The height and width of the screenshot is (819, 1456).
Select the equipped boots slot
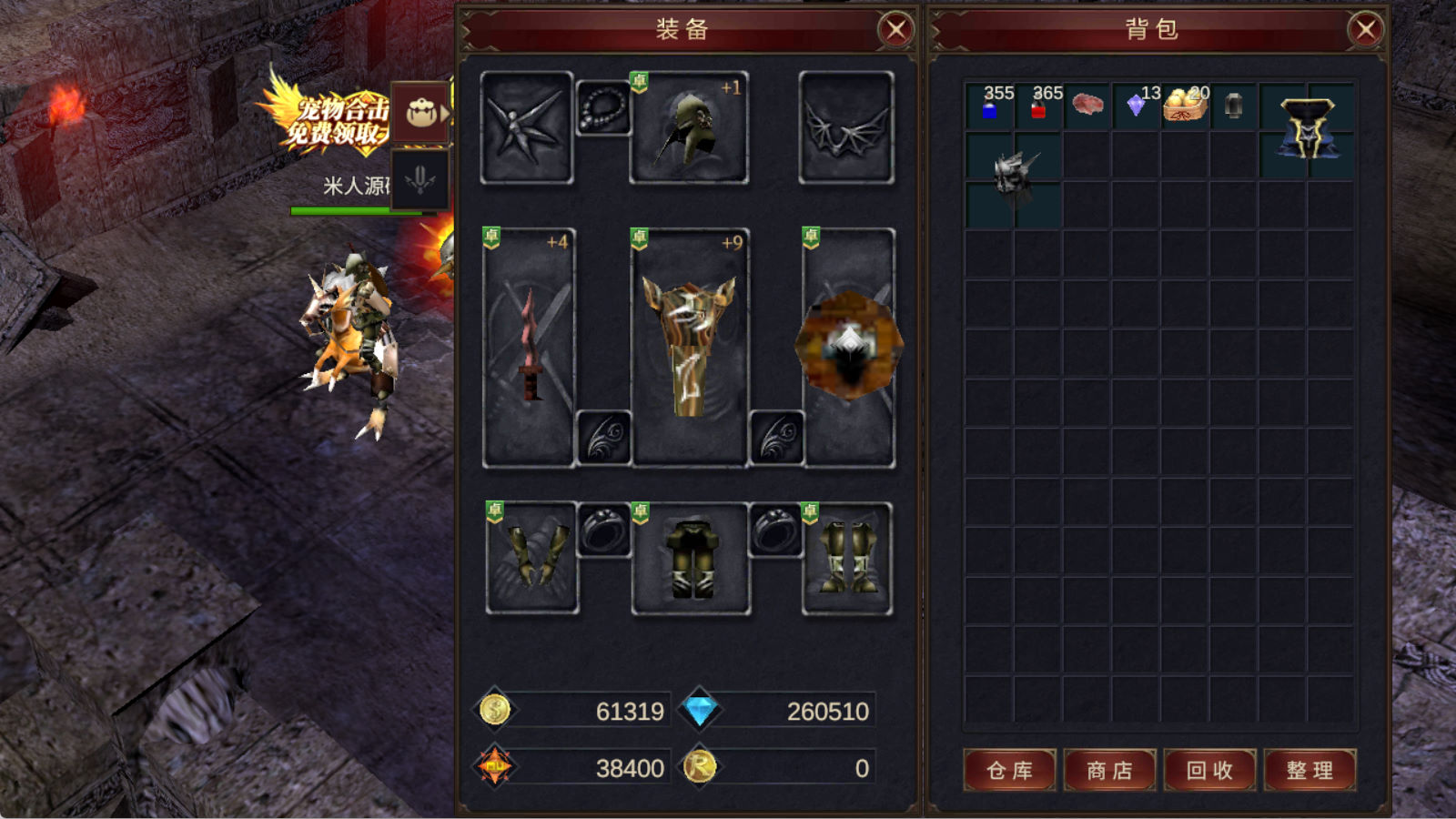coord(847,558)
